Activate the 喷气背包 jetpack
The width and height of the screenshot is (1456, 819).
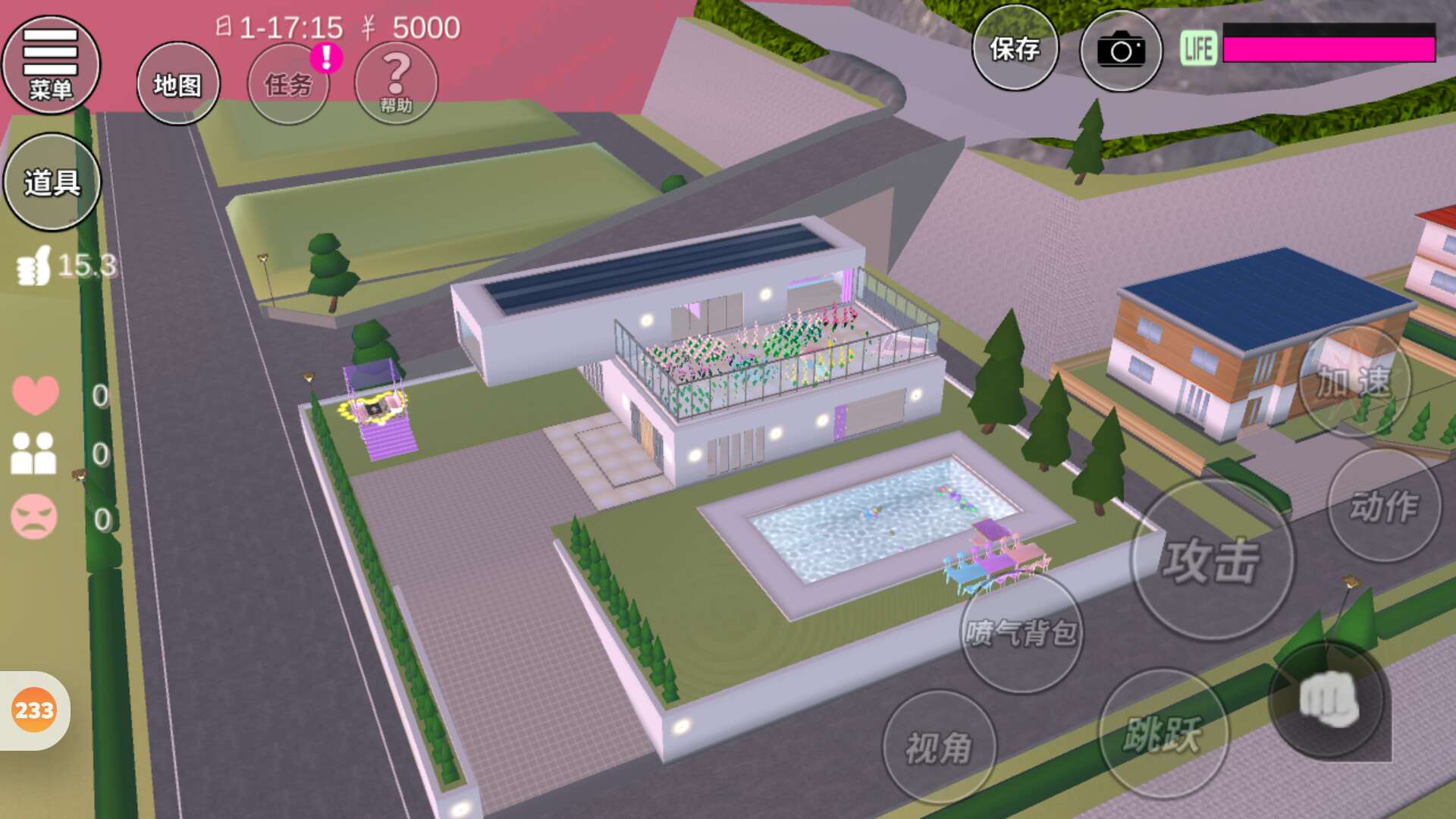[x=1021, y=632]
